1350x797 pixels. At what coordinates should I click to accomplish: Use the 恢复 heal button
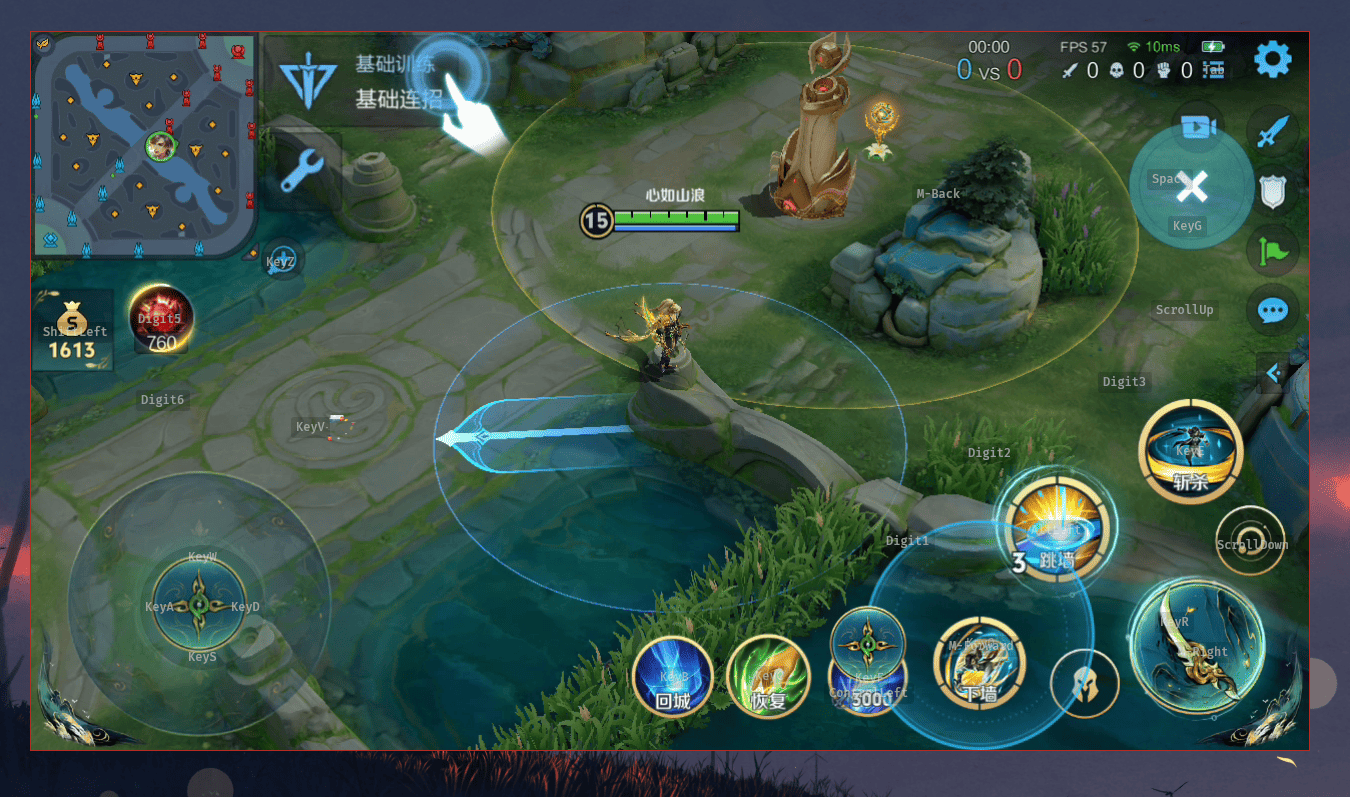coord(768,677)
